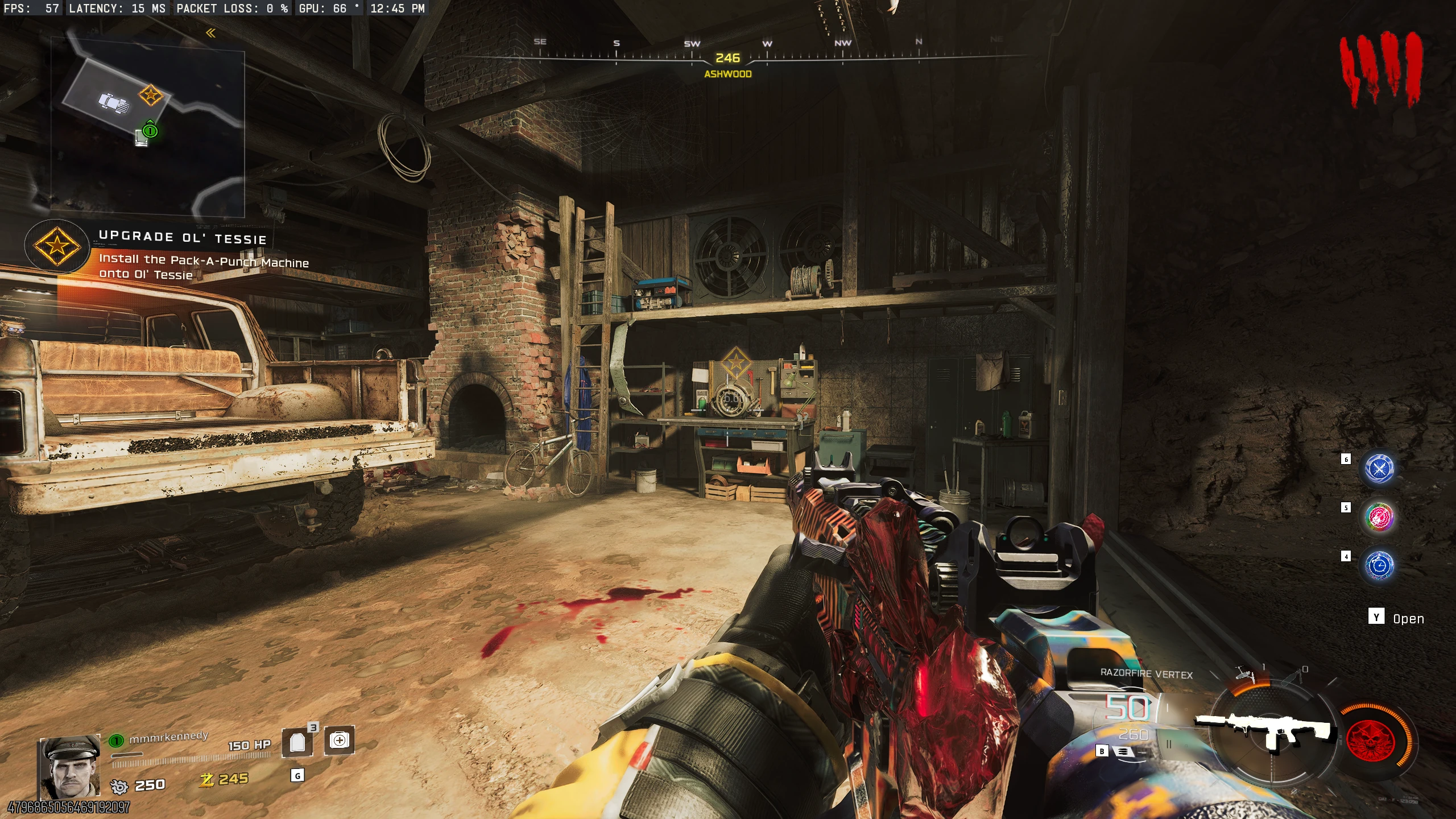Select the star objective marker on minimap

[151, 95]
